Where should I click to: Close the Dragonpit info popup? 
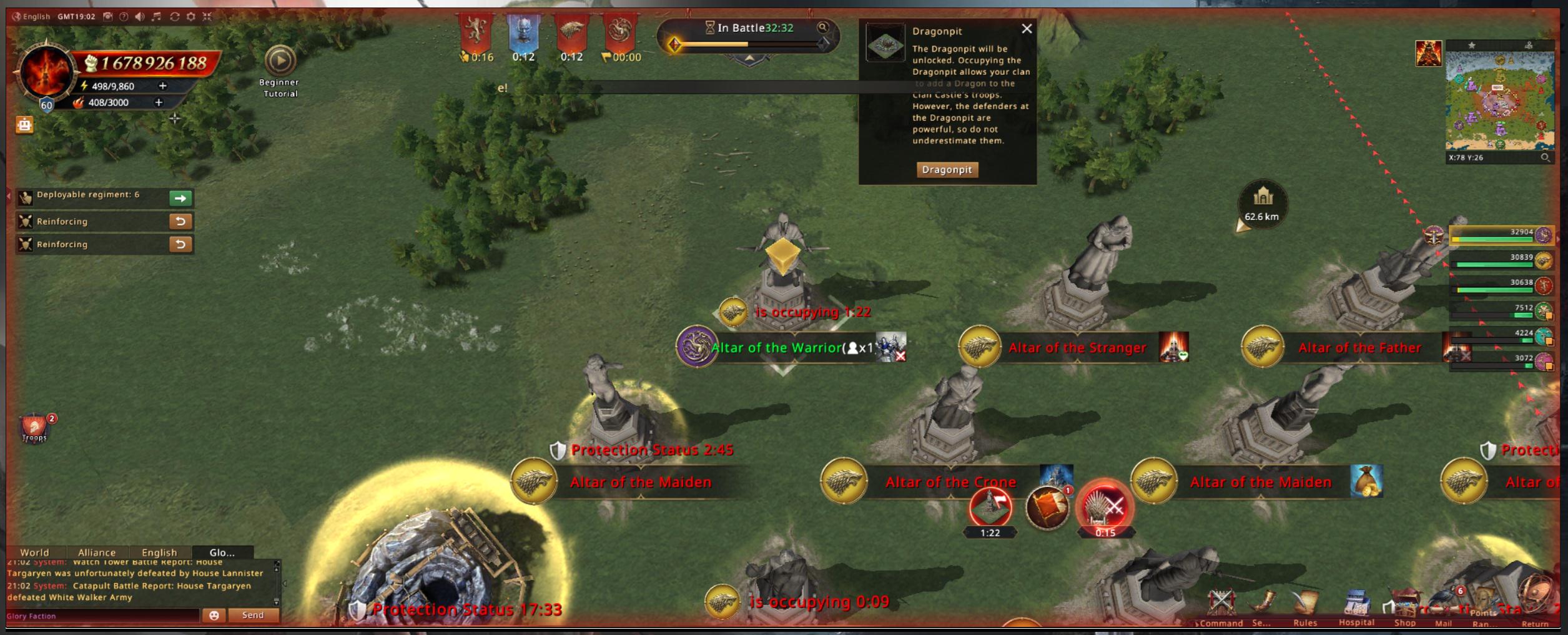coord(1027,29)
